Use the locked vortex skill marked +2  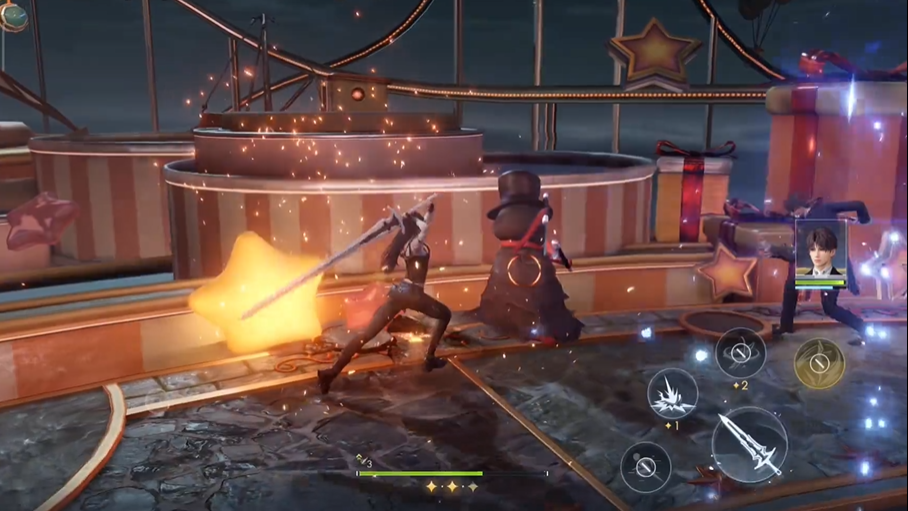(741, 352)
